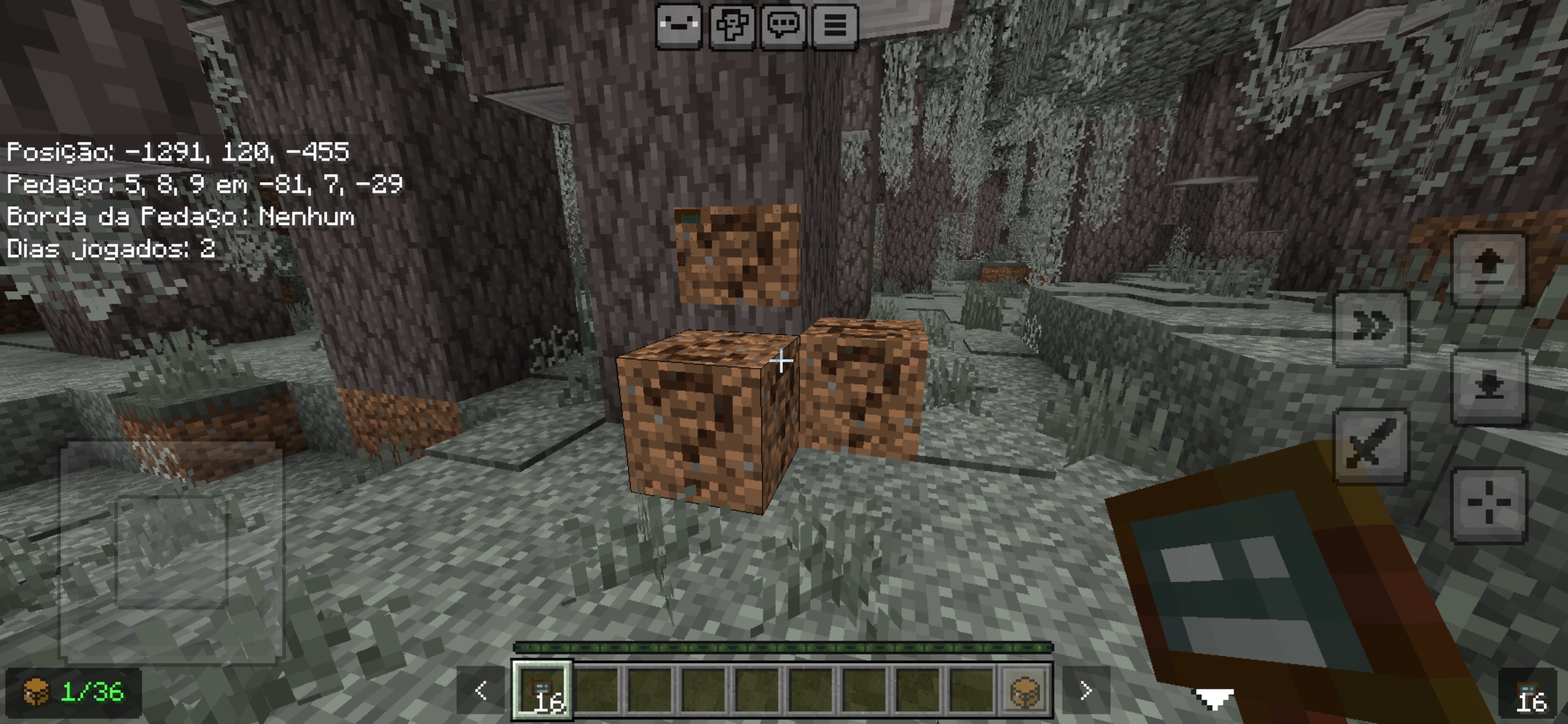This screenshot has width=1568, height=724.
Task: Click the hotbar left arrow
Action: [480, 690]
